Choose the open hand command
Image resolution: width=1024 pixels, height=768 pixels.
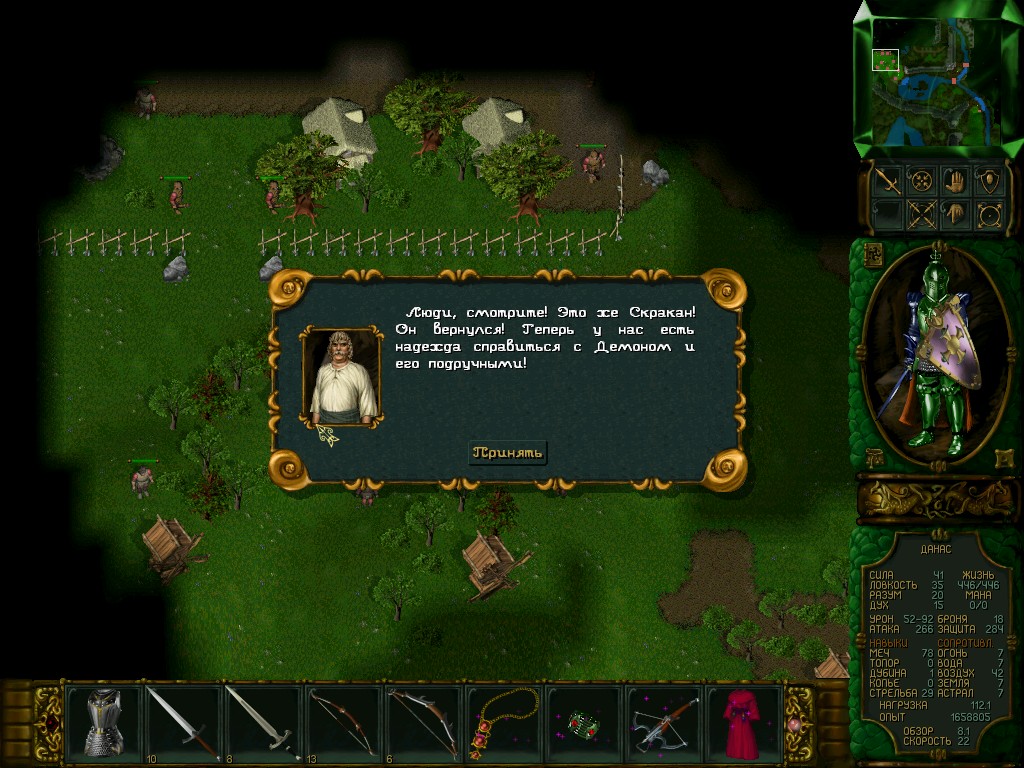(x=954, y=181)
